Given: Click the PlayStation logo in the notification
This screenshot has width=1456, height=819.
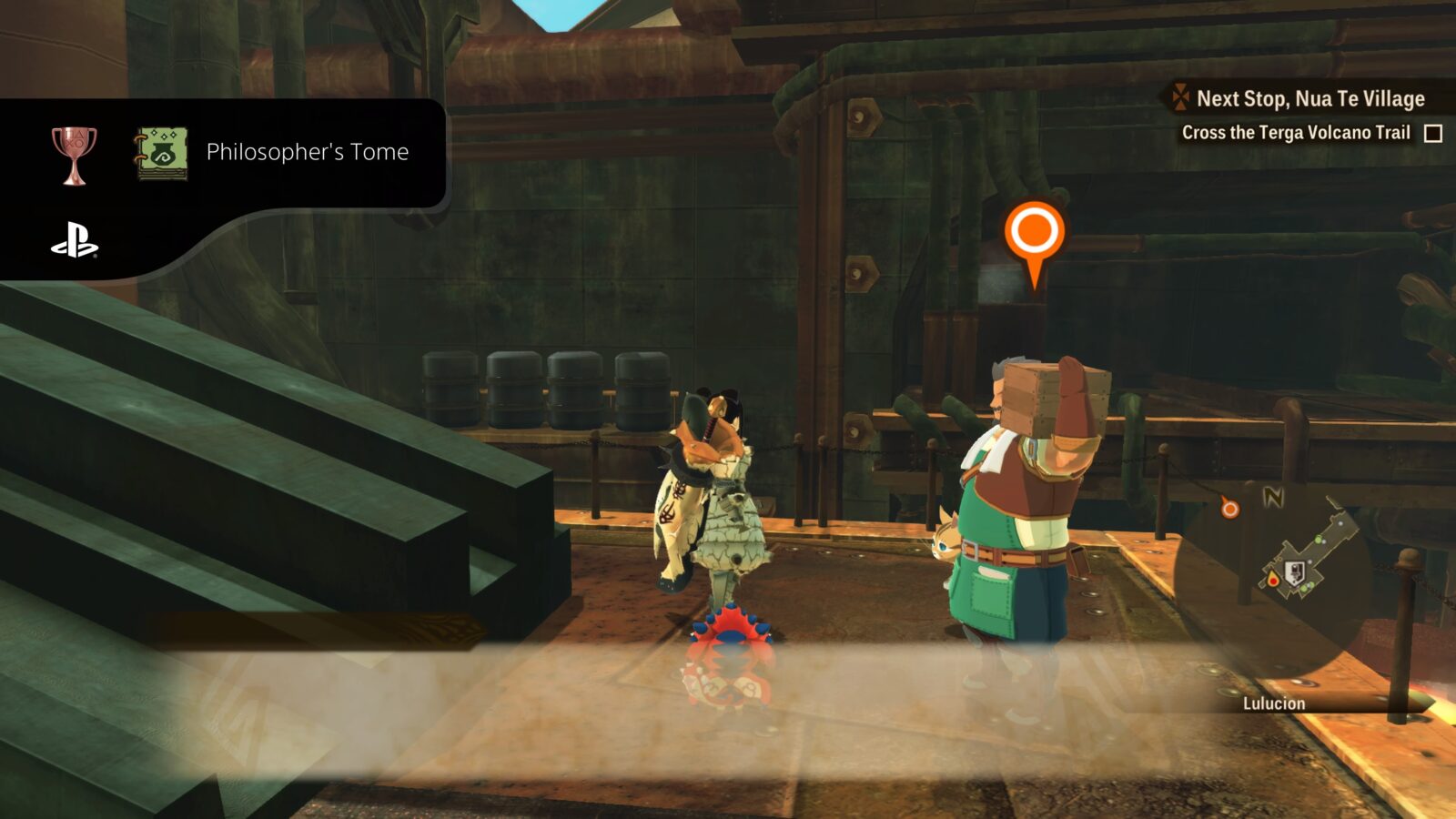Looking at the screenshot, I should point(75,241).
